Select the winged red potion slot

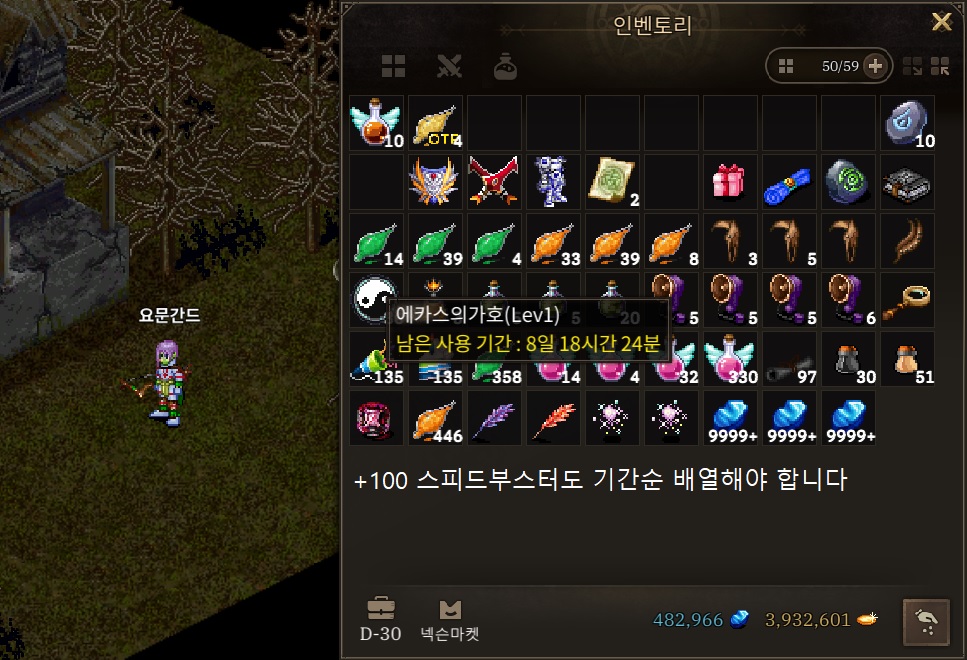pos(376,122)
